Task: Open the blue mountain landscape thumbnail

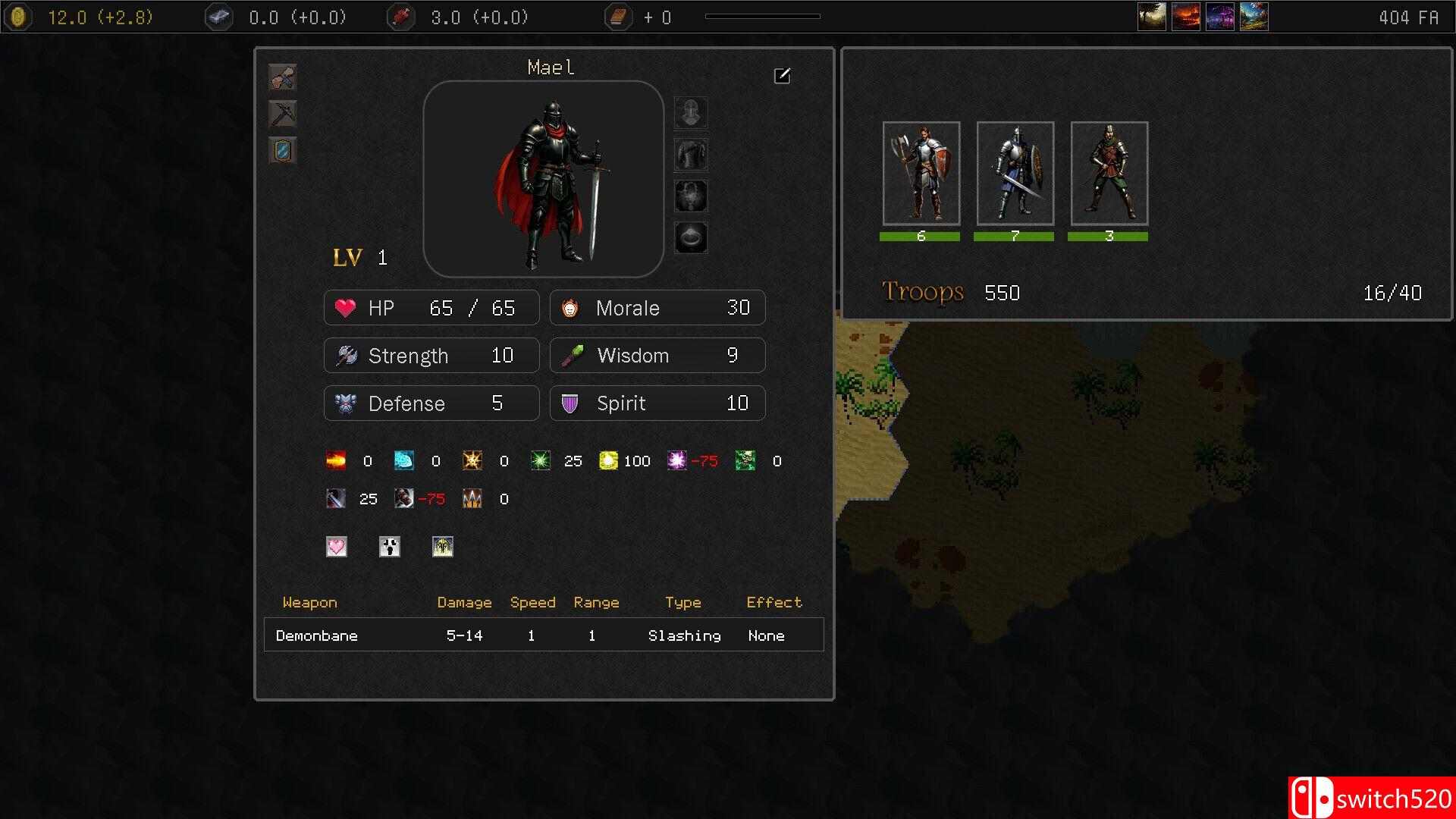Action: (x=1254, y=17)
